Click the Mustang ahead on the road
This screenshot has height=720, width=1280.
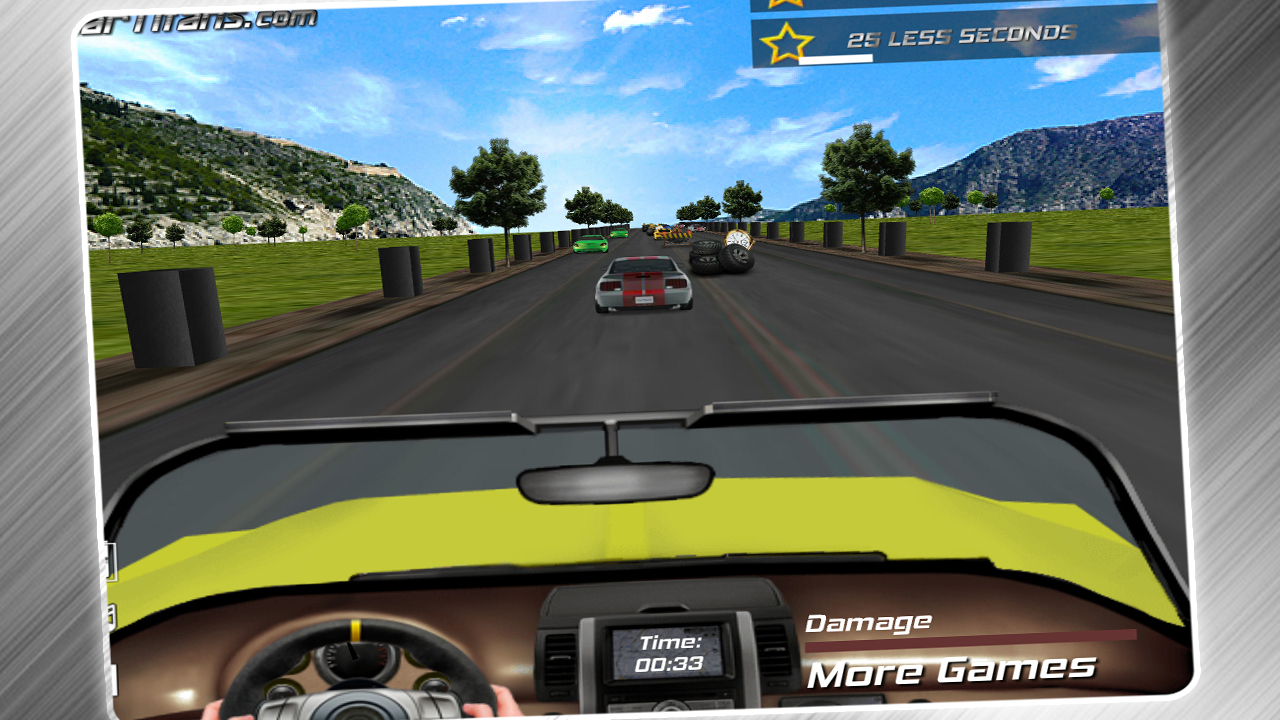(x=645, y=285)
